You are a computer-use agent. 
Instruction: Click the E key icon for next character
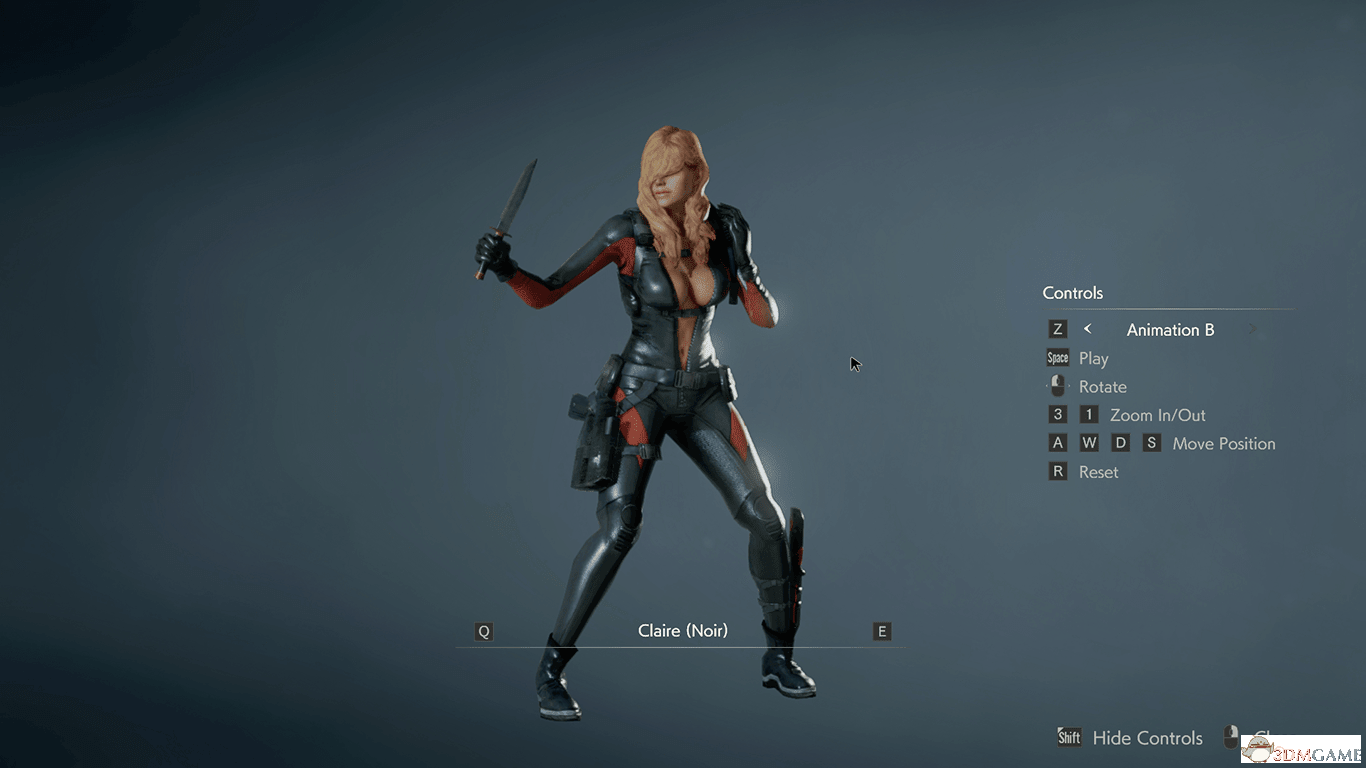coord(881,631)
